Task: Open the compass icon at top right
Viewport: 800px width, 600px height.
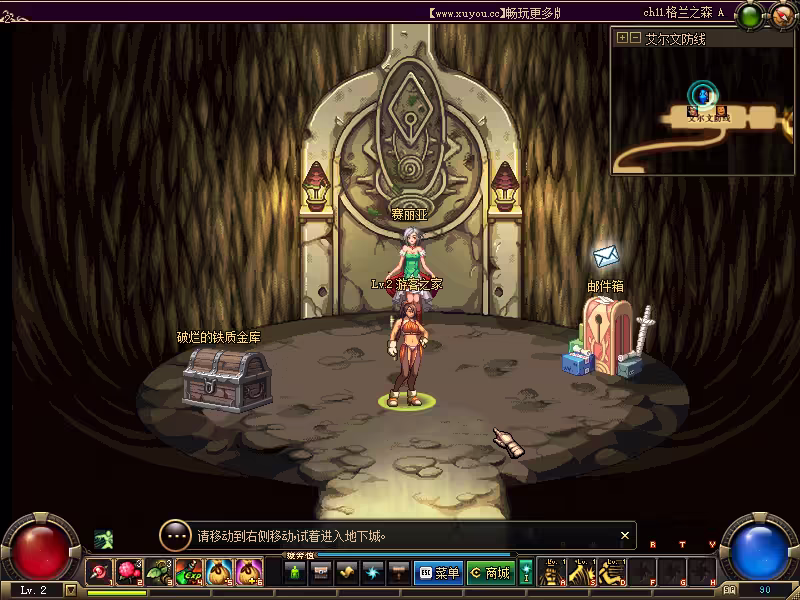Action: point(781,15)
